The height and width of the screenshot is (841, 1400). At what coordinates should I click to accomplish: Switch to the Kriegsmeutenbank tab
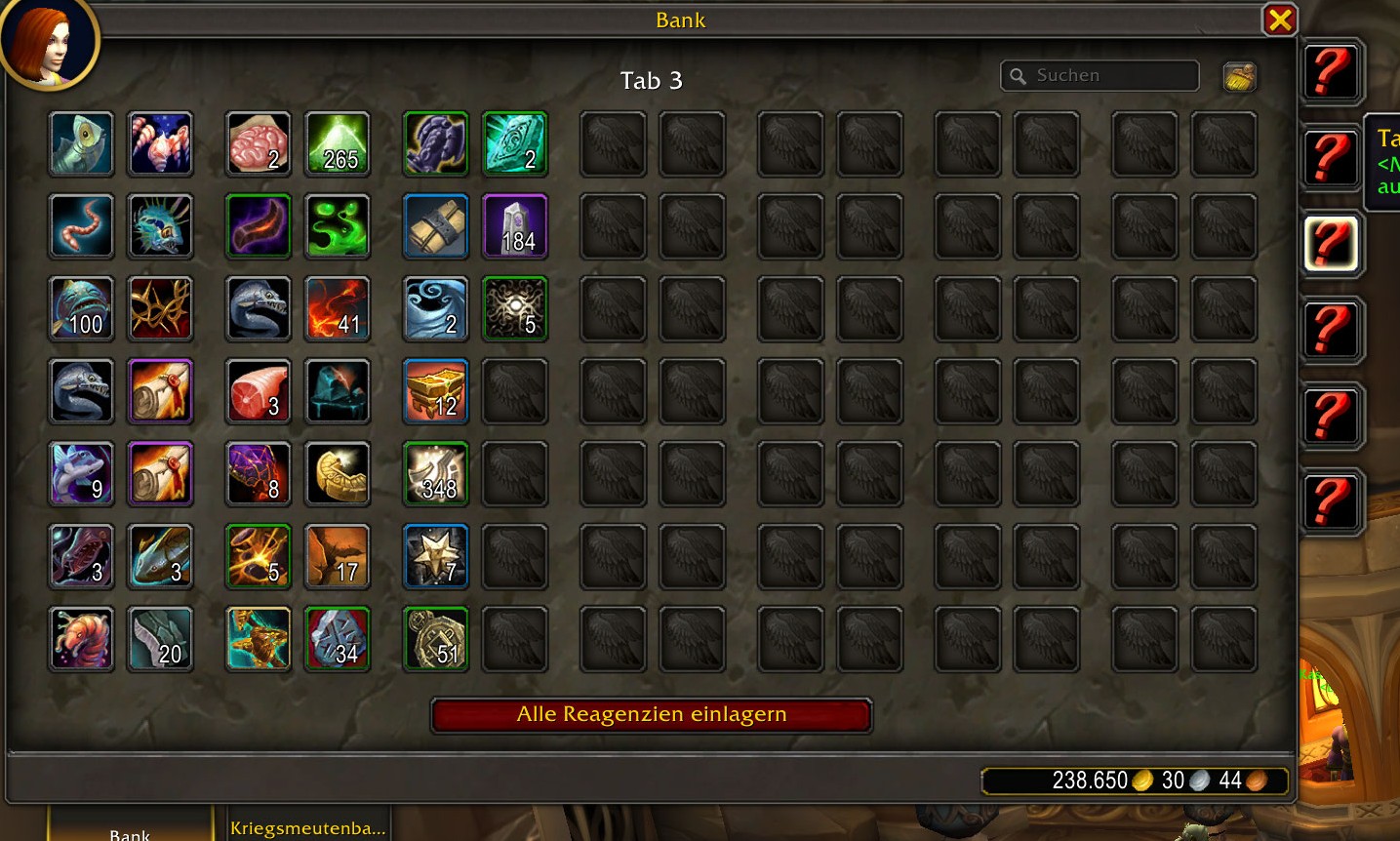[x=307, y=827]
